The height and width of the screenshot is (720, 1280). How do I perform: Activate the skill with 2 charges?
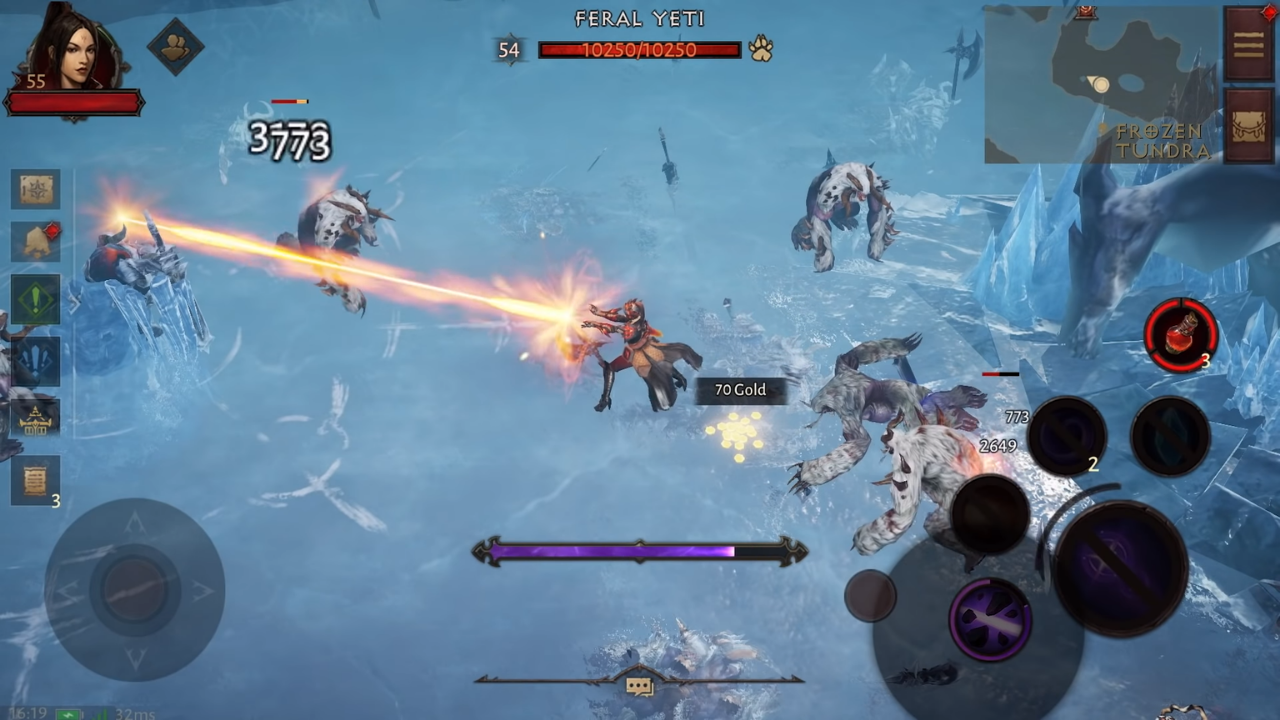pyautogui.click(x=1066, y=436)
